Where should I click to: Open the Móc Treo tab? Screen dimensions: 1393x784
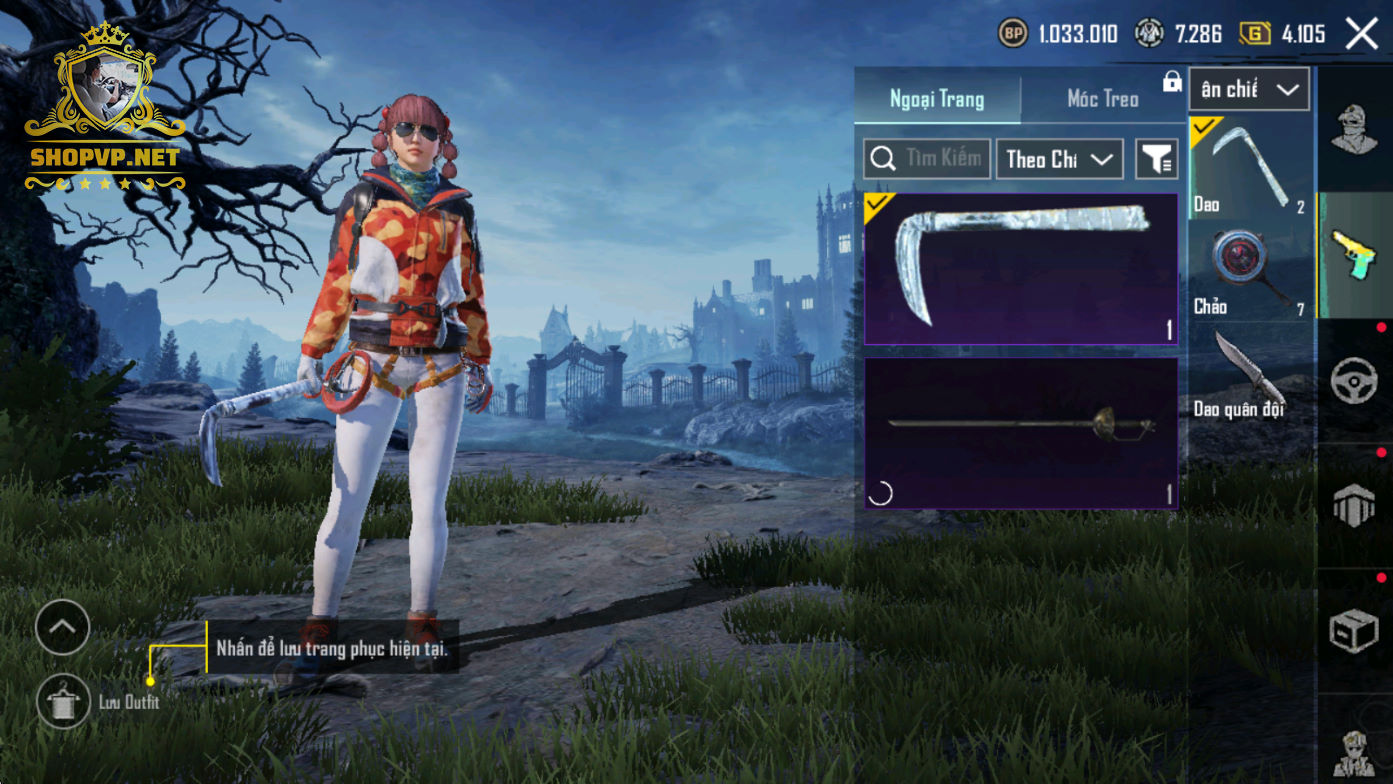click(x=1102, y=99)
